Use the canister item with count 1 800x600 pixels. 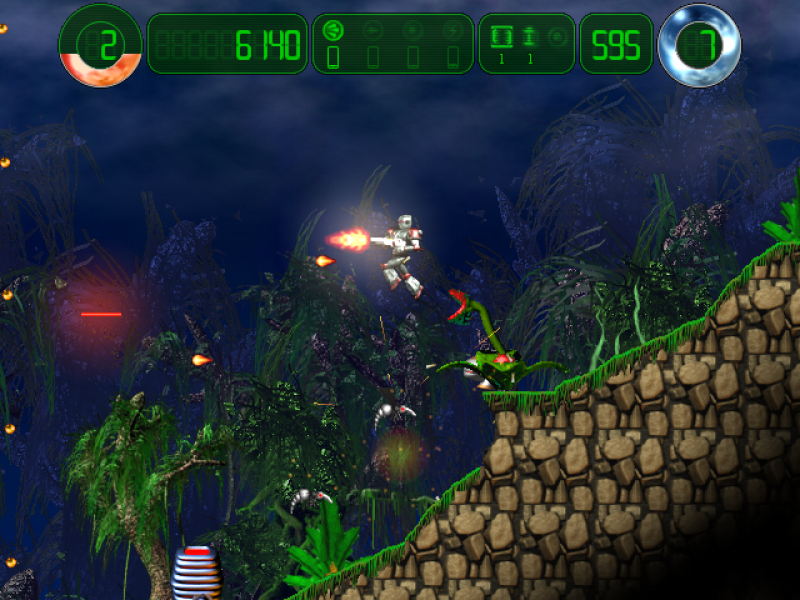tap(502, 37)
